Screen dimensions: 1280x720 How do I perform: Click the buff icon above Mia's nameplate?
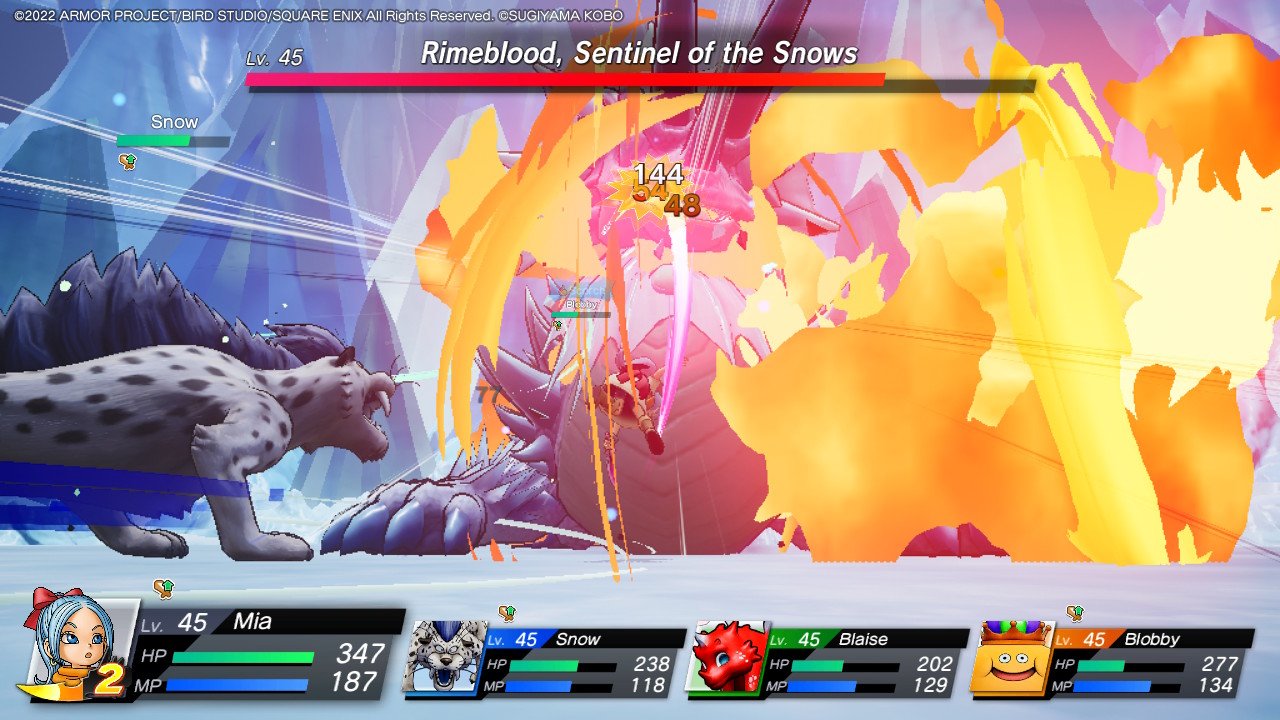(x=161, y=590)
